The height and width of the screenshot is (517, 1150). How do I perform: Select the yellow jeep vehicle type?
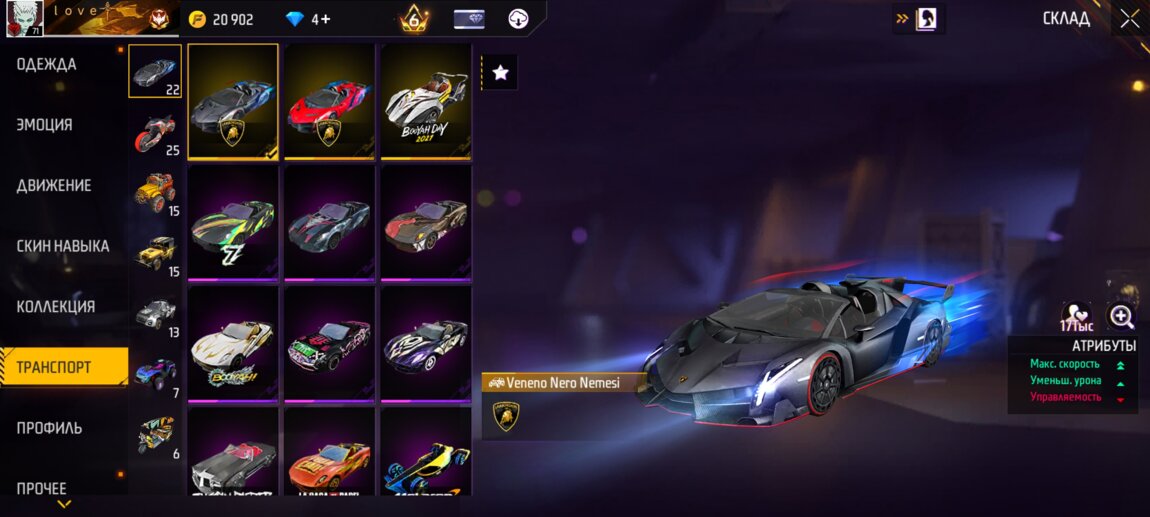coord(155,253)
